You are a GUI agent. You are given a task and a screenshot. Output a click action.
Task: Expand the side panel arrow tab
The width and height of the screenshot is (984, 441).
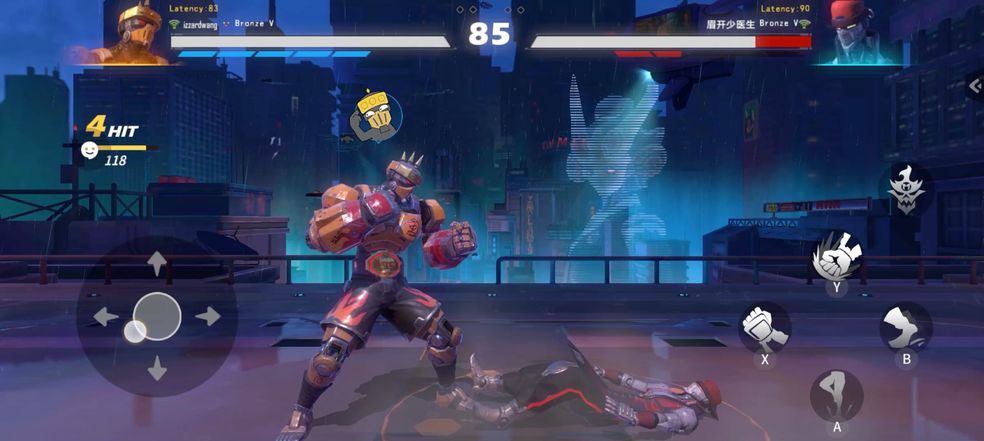click(x=975, y=86)
